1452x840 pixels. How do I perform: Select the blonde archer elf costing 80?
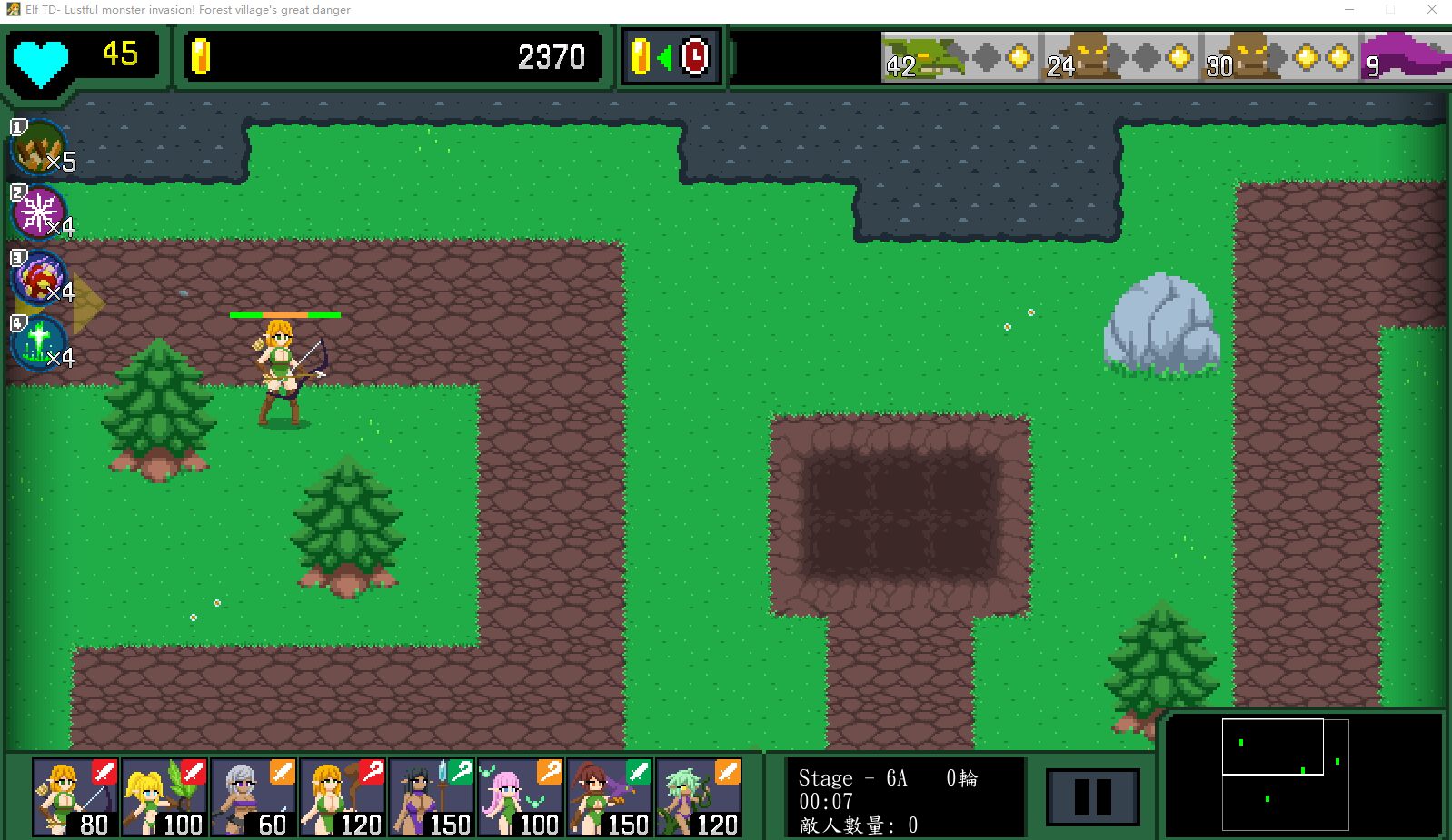(75, 797)
